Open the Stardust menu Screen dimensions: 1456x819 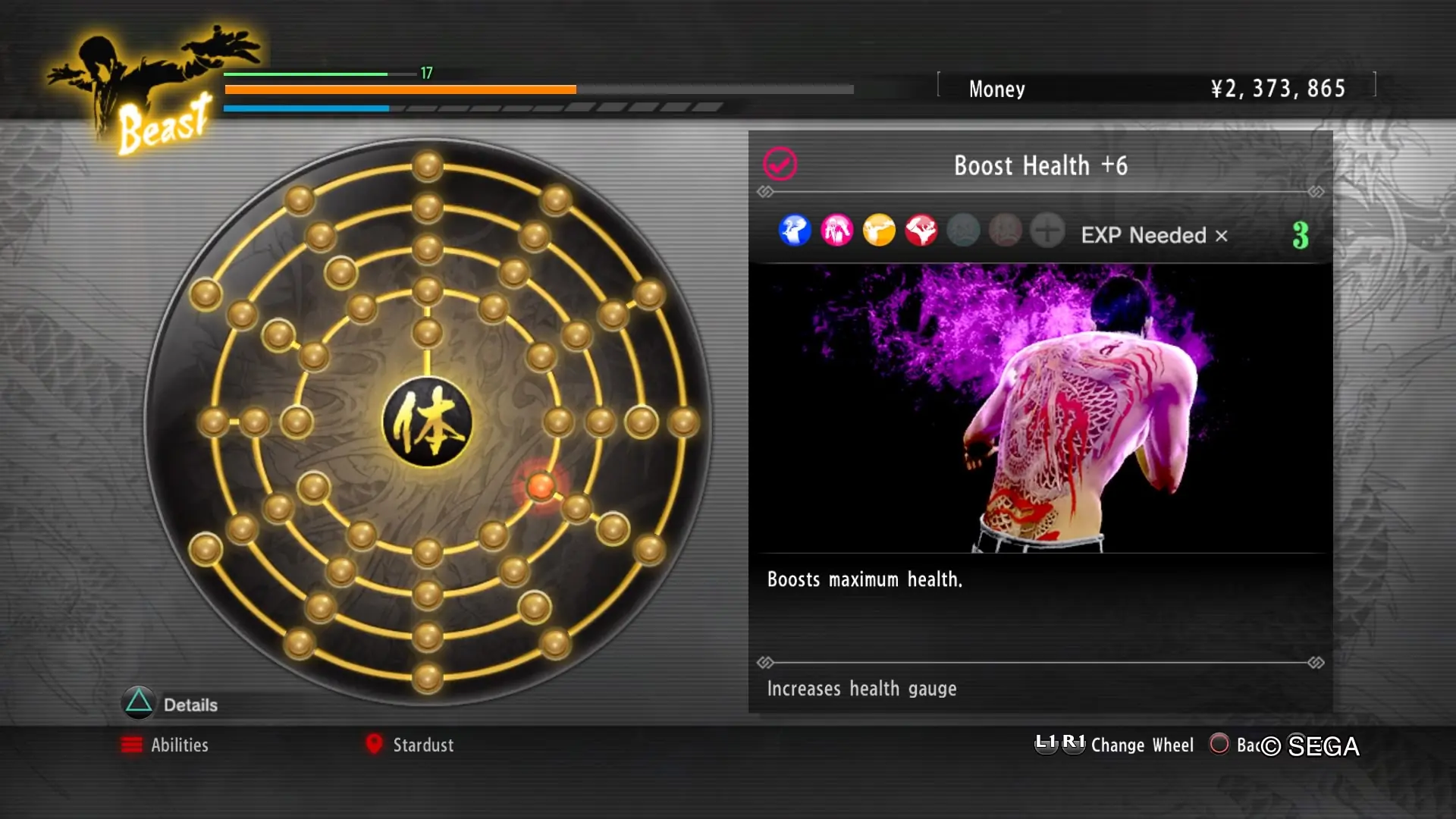pos(422,745)
